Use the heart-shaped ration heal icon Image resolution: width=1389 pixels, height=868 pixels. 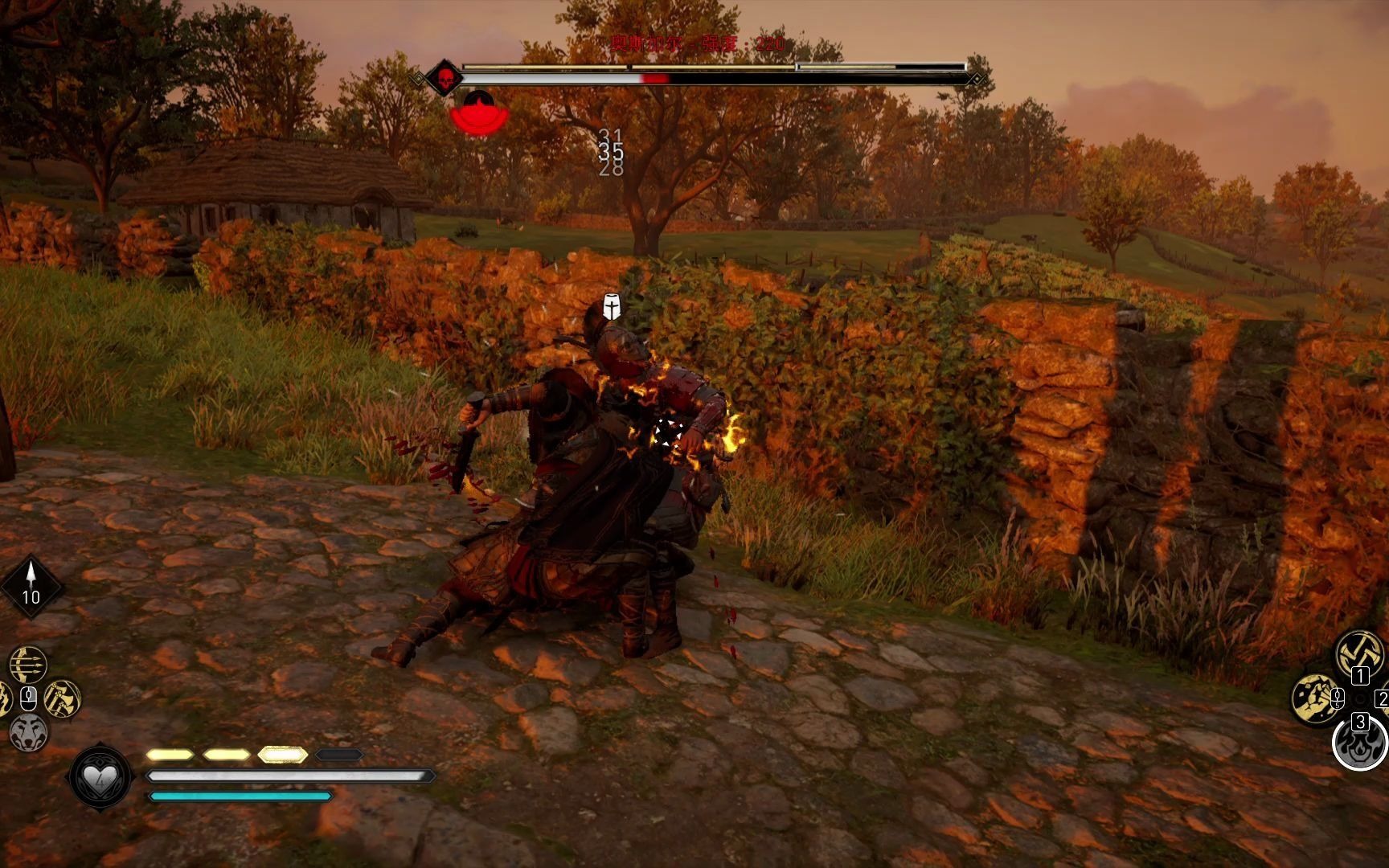[100, 776]
